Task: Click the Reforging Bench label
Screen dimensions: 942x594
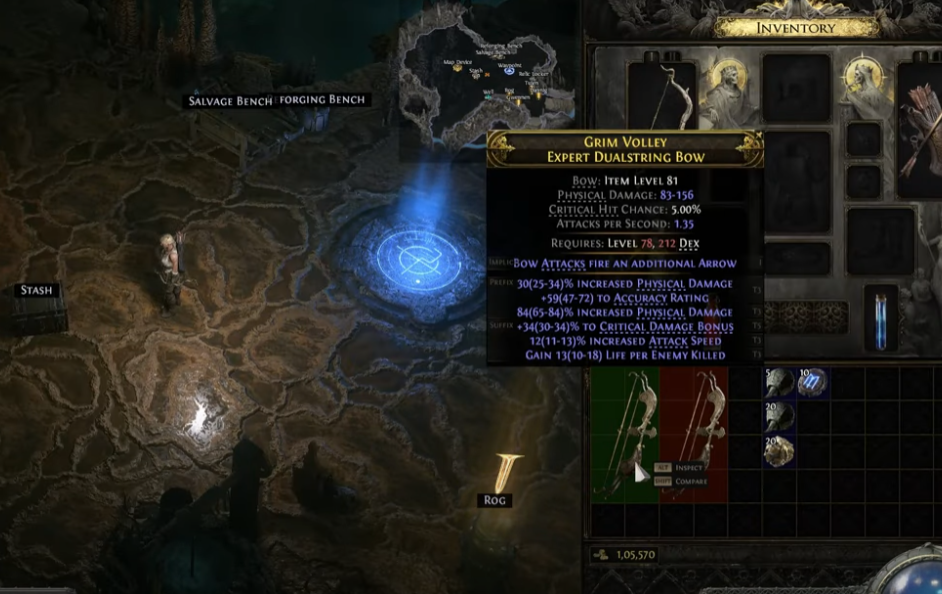Action: tap(322, 100)
